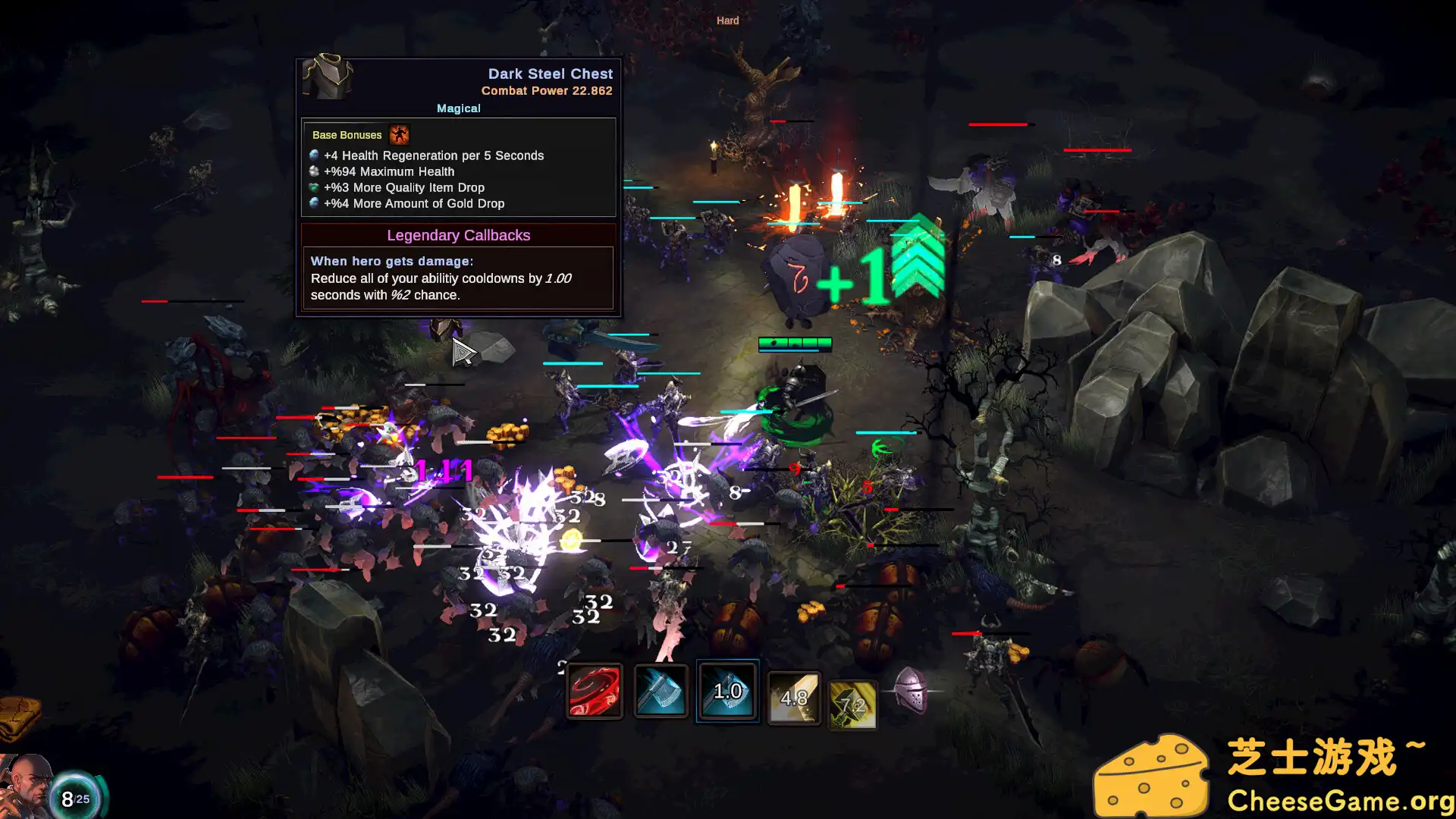Click the Hard difficulty label at top
Image resolution: width=1456 pixels, height=819 pixels.
[727, 20]
